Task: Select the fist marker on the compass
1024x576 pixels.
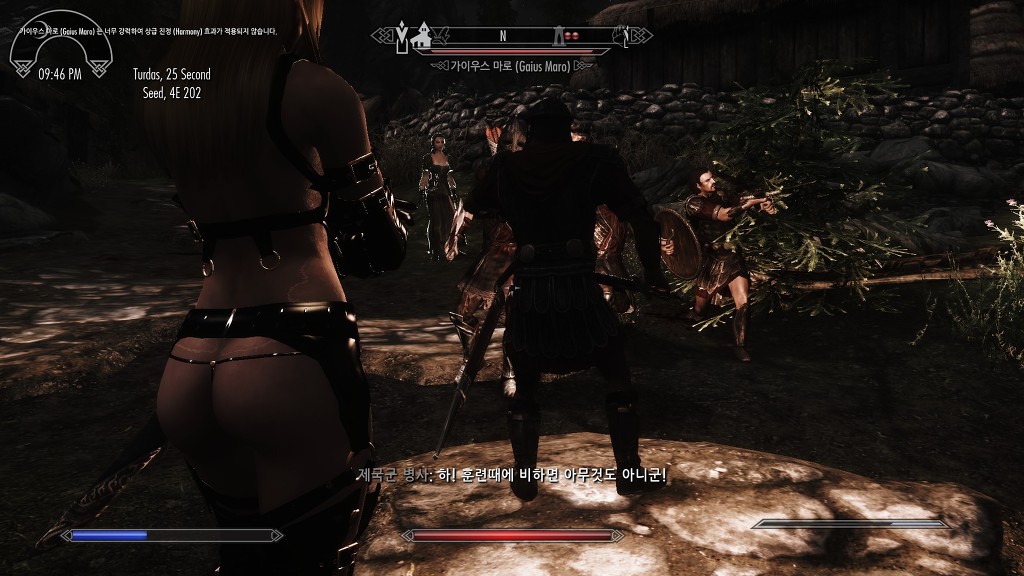Action: point(621,37)
